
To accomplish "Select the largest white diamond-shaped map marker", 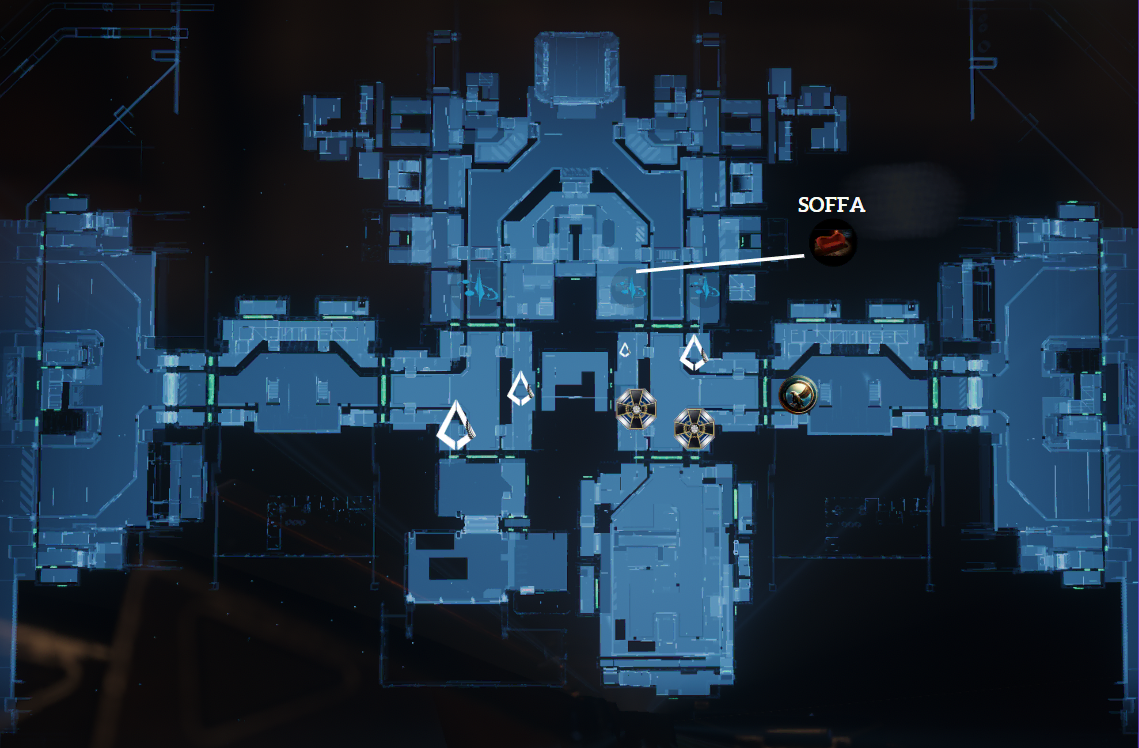I will (x=457, y=425).
